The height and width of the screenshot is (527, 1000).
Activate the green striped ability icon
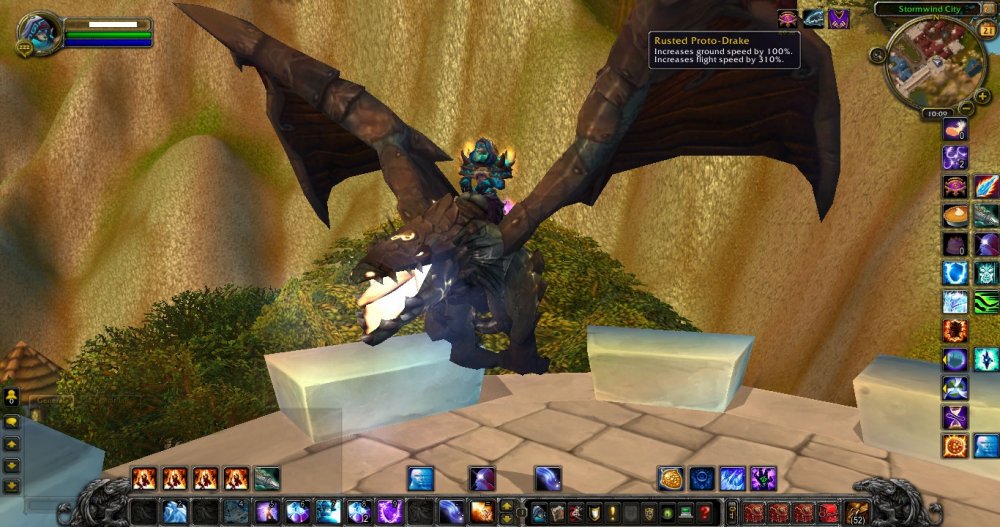point(986,302)
